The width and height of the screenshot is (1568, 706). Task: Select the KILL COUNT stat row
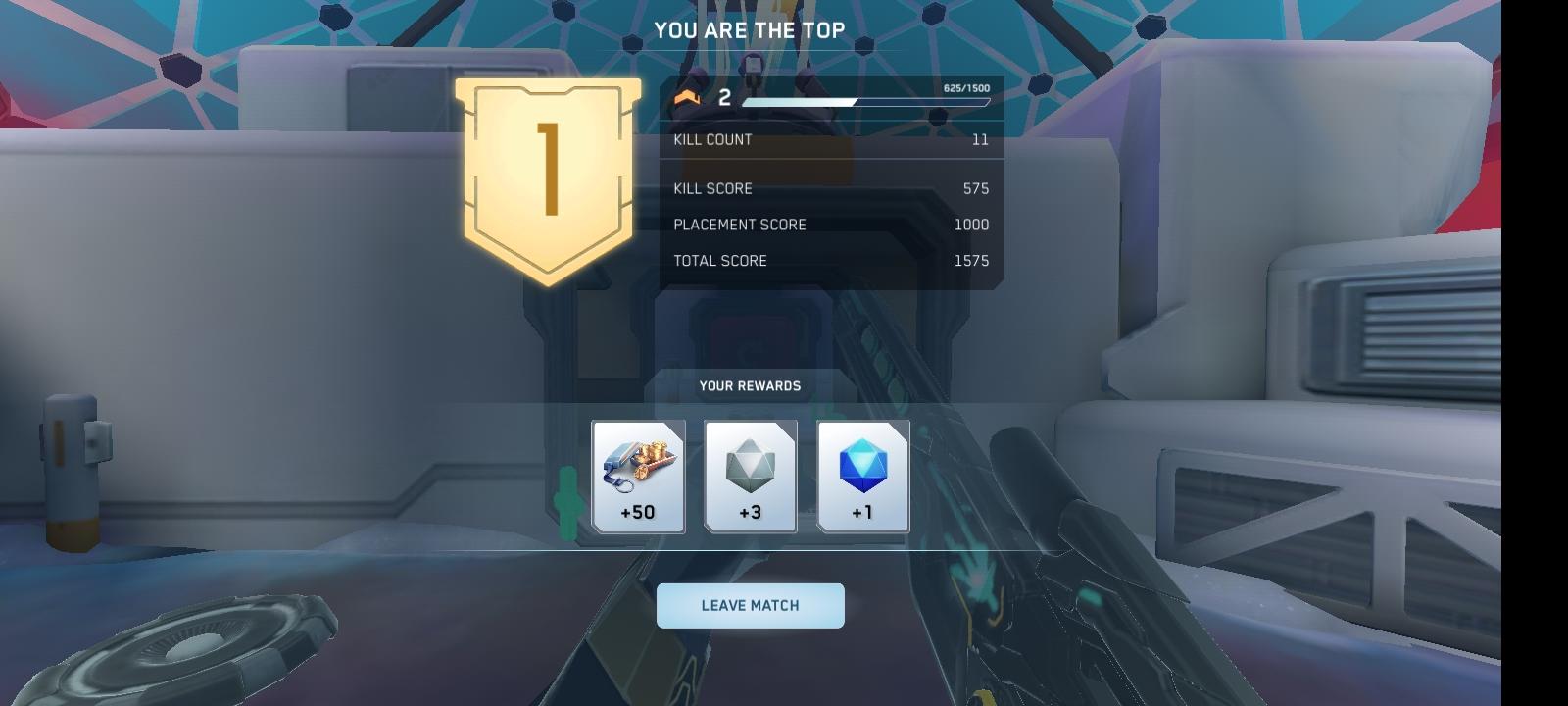pos(831,139)
